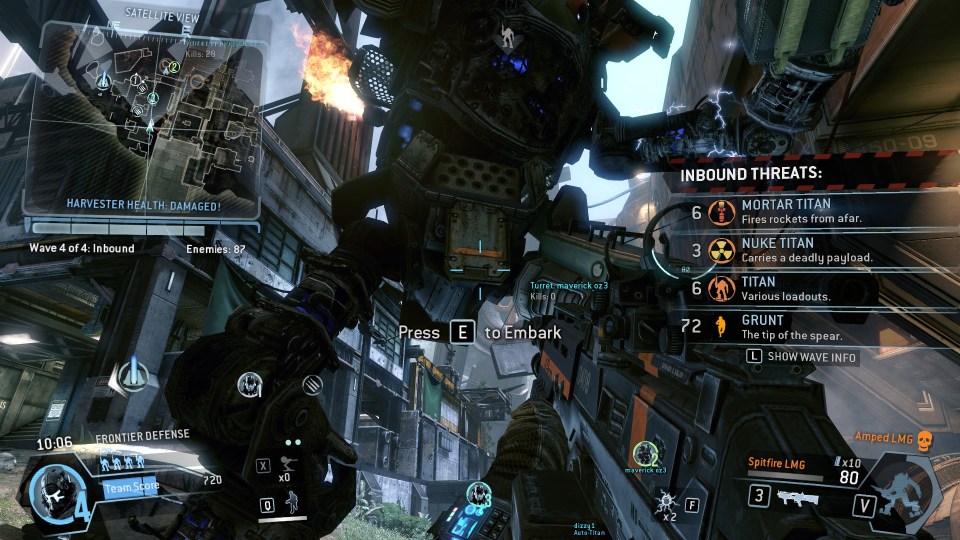Select the maverick oz3 teammate marker
Screen dimensions: 960x540
click(645, 454)
